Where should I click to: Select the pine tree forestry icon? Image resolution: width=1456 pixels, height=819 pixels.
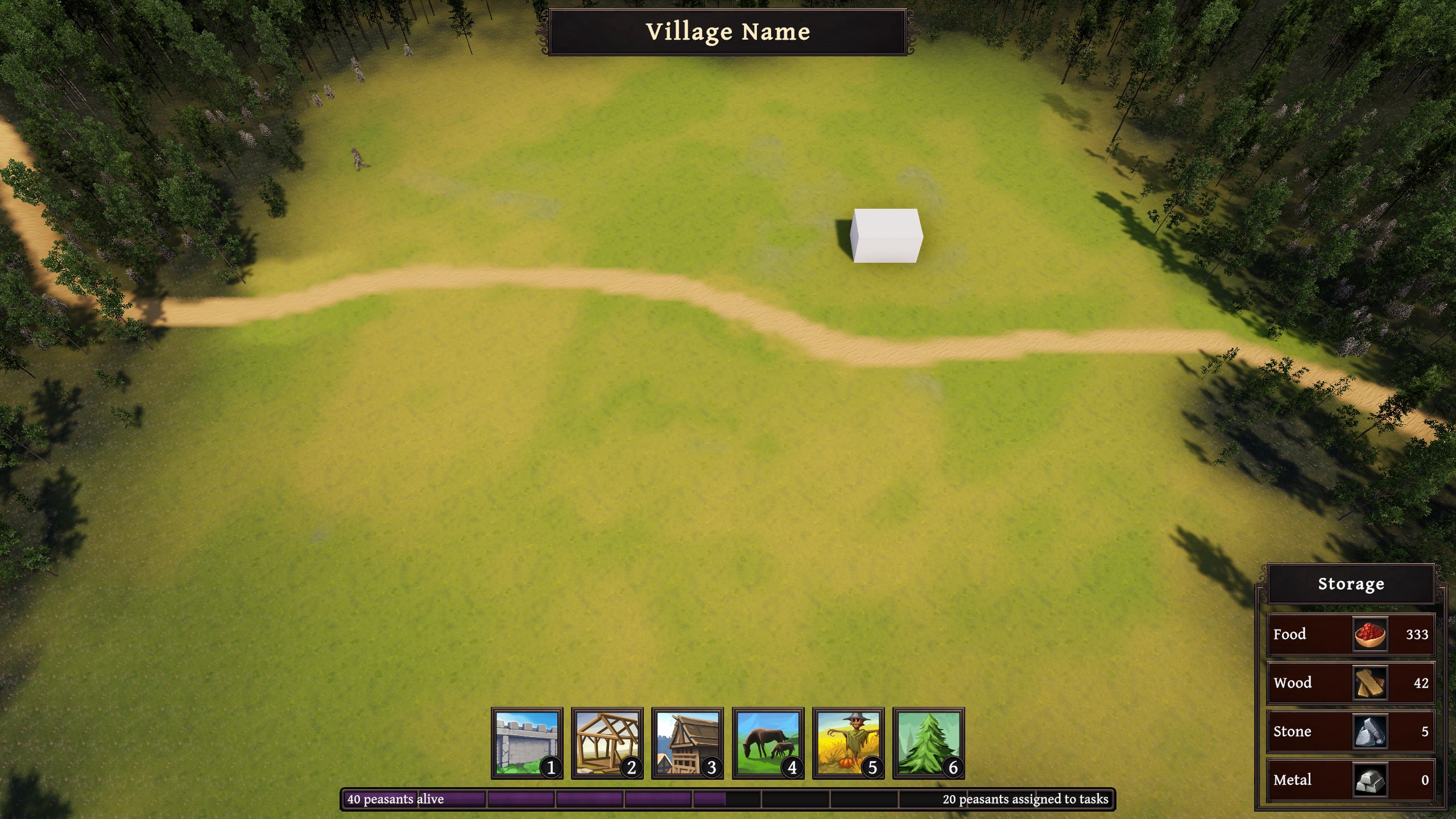(928, 743)
